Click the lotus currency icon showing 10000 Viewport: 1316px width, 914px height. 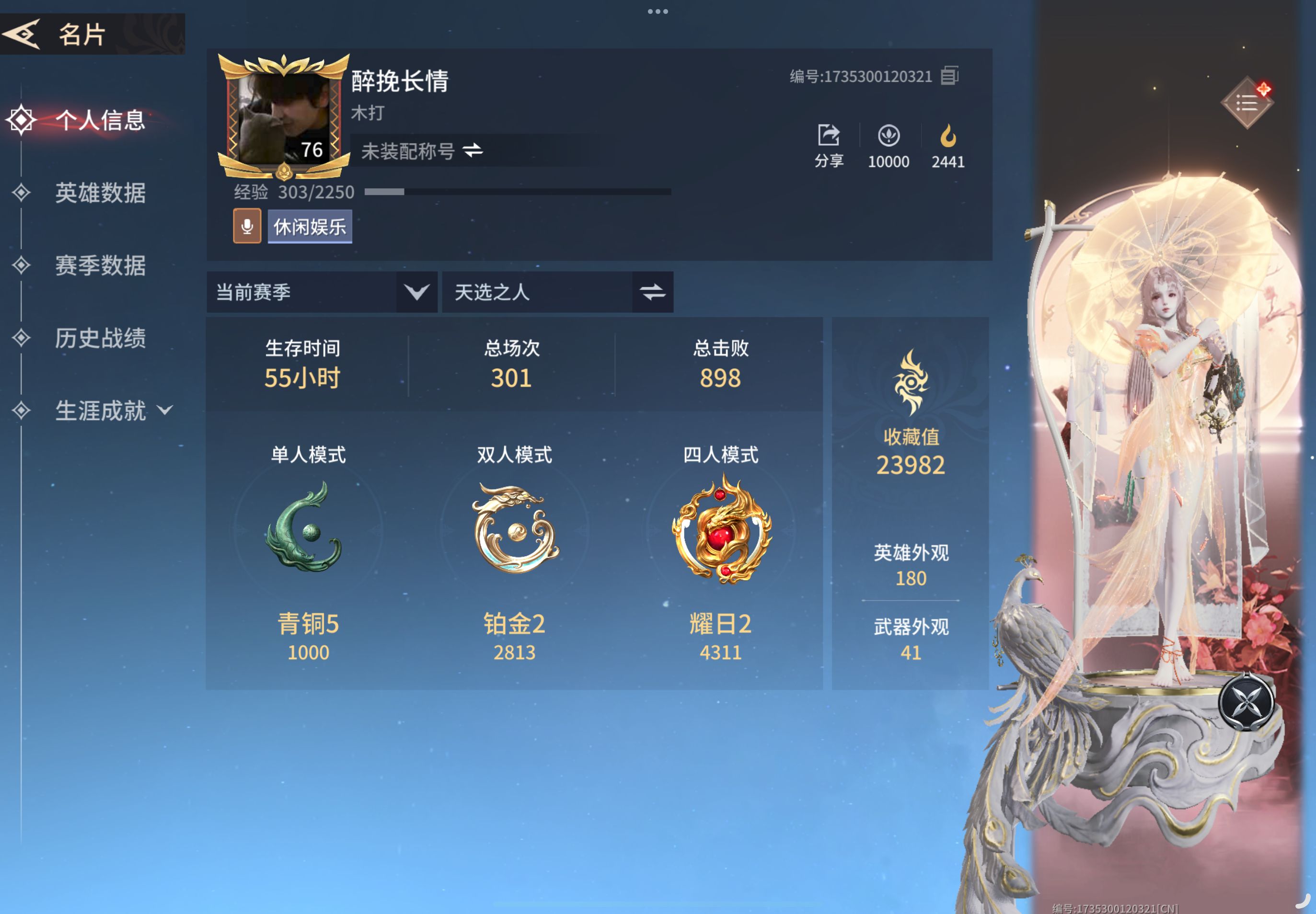point(889,137)
